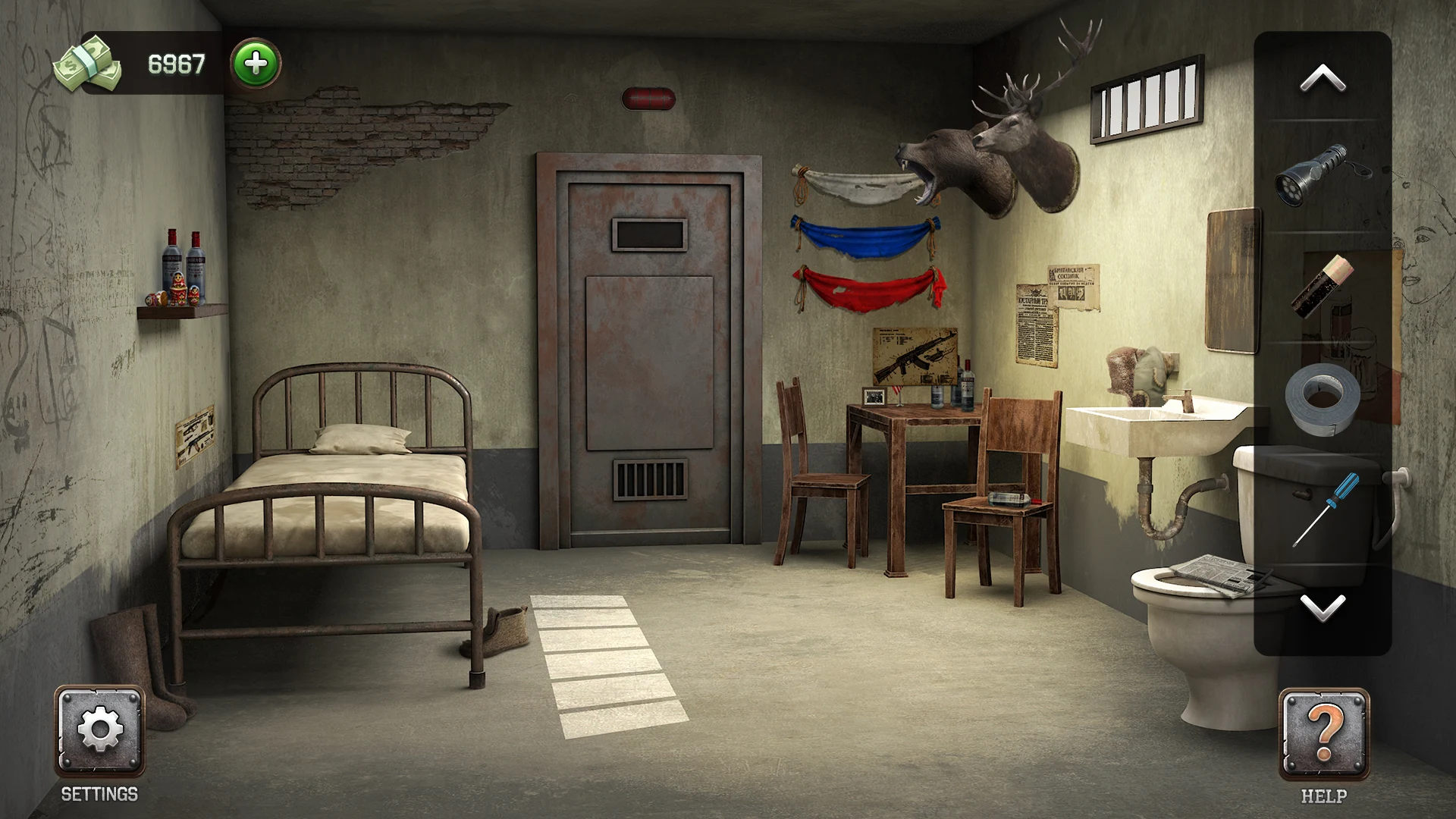The image size is (1456, 819).
Task: Move inventory list up with arrow
Action: (1323, 79)
